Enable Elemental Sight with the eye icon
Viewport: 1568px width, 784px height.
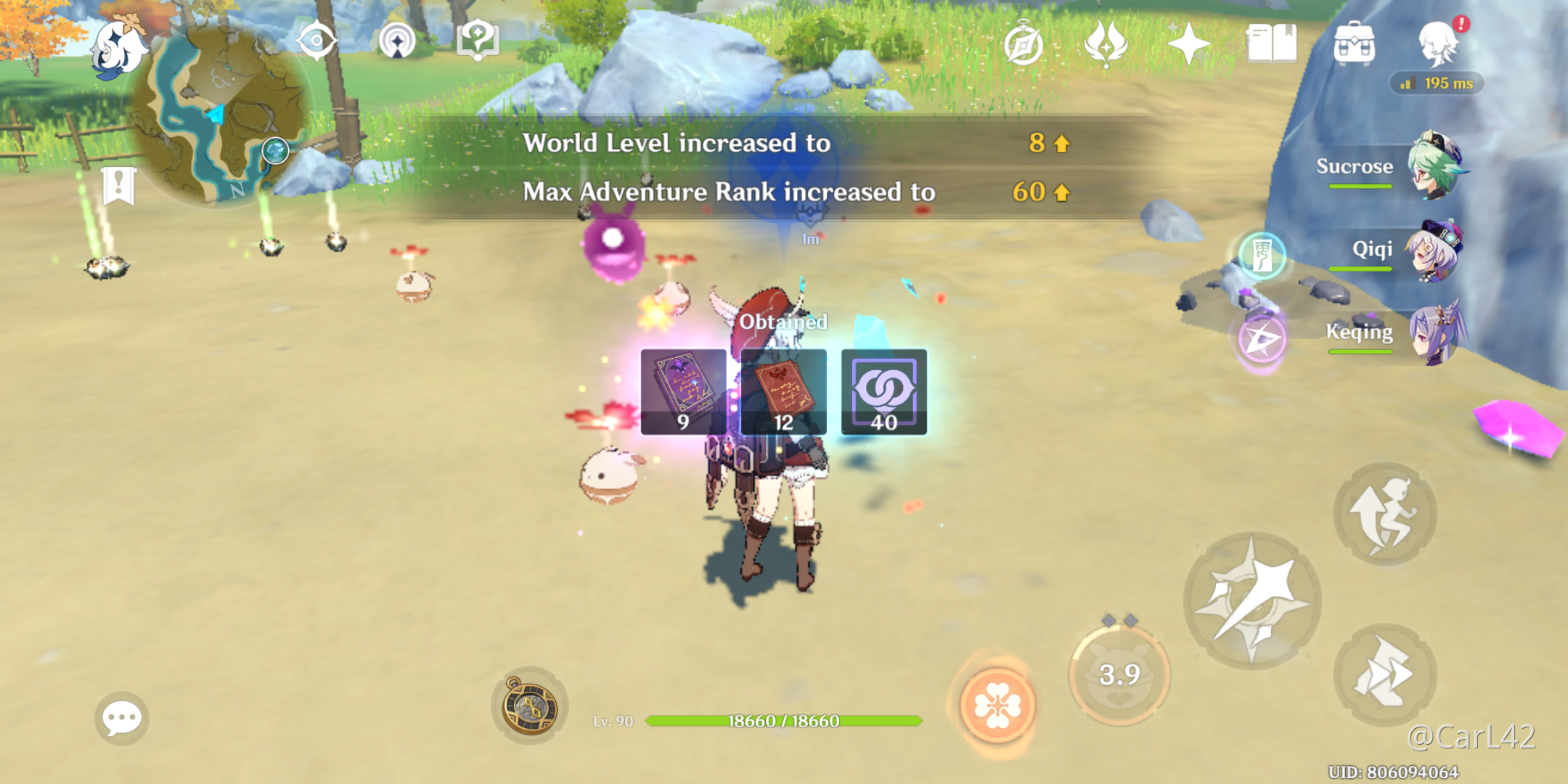coord(317,41)
